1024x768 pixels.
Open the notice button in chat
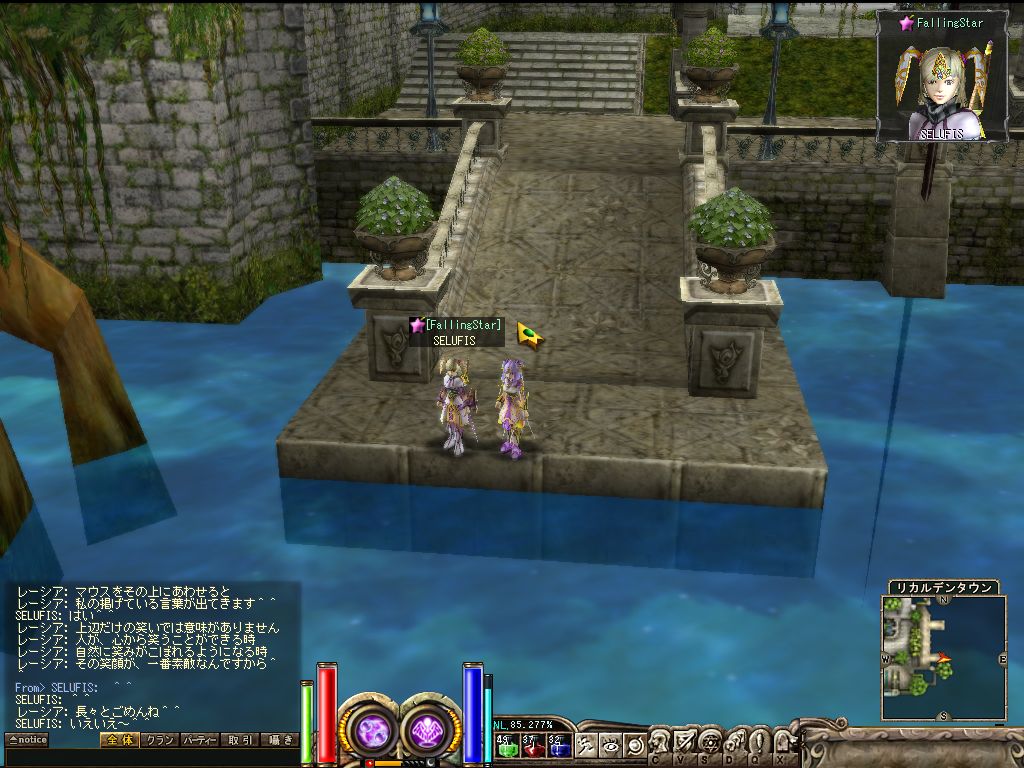click(x=27, y=740)
